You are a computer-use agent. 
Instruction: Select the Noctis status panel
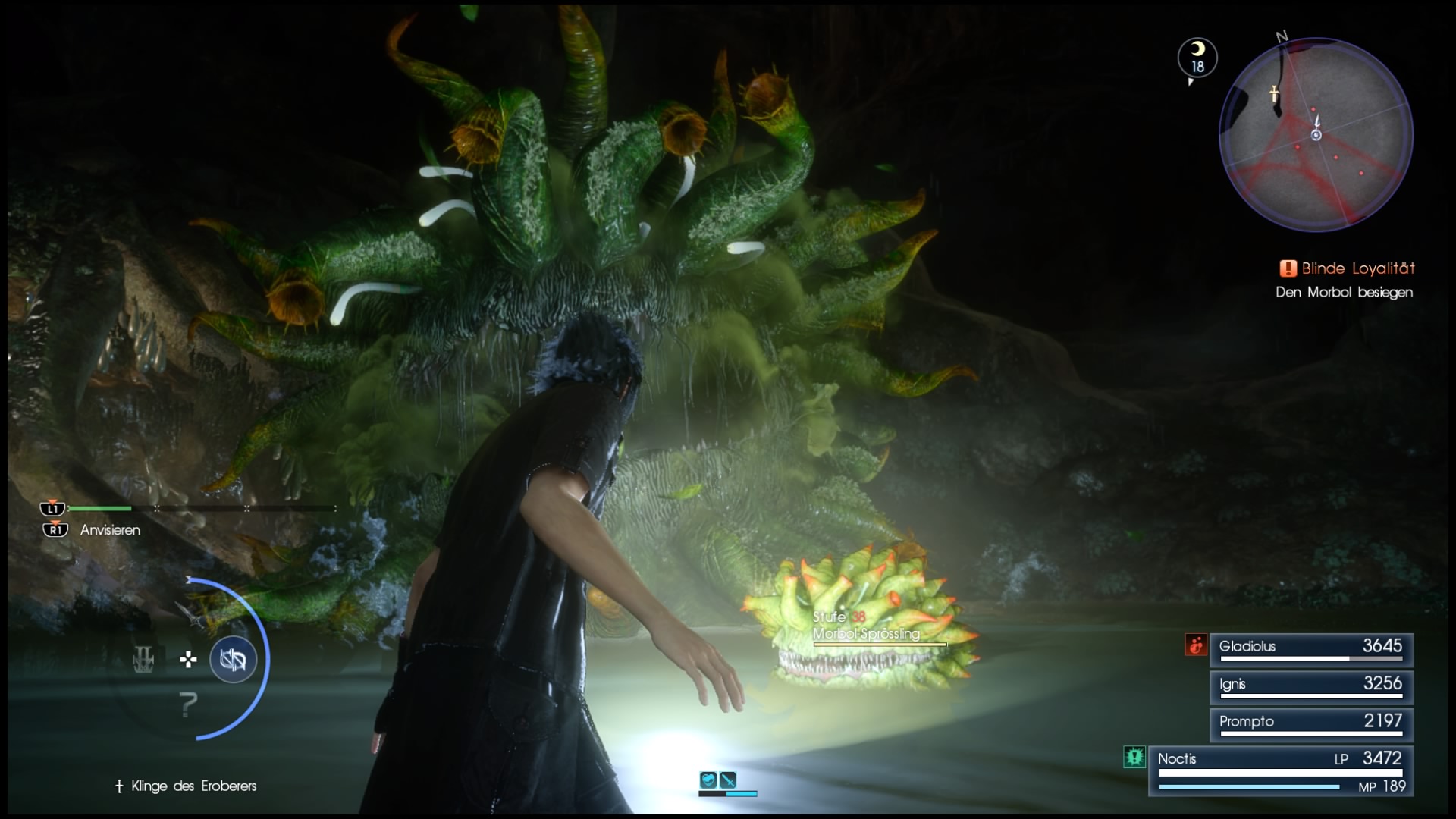[x=1280, y=770]
